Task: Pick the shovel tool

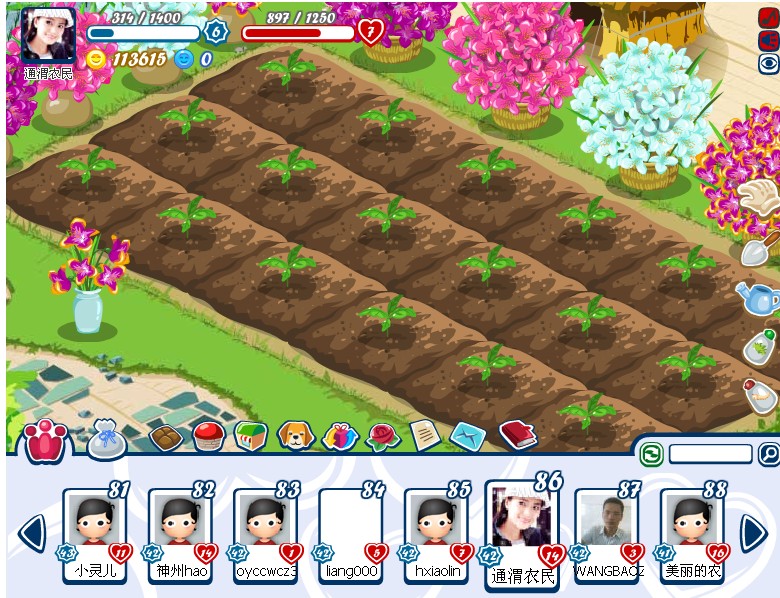Action: point(758,246)
